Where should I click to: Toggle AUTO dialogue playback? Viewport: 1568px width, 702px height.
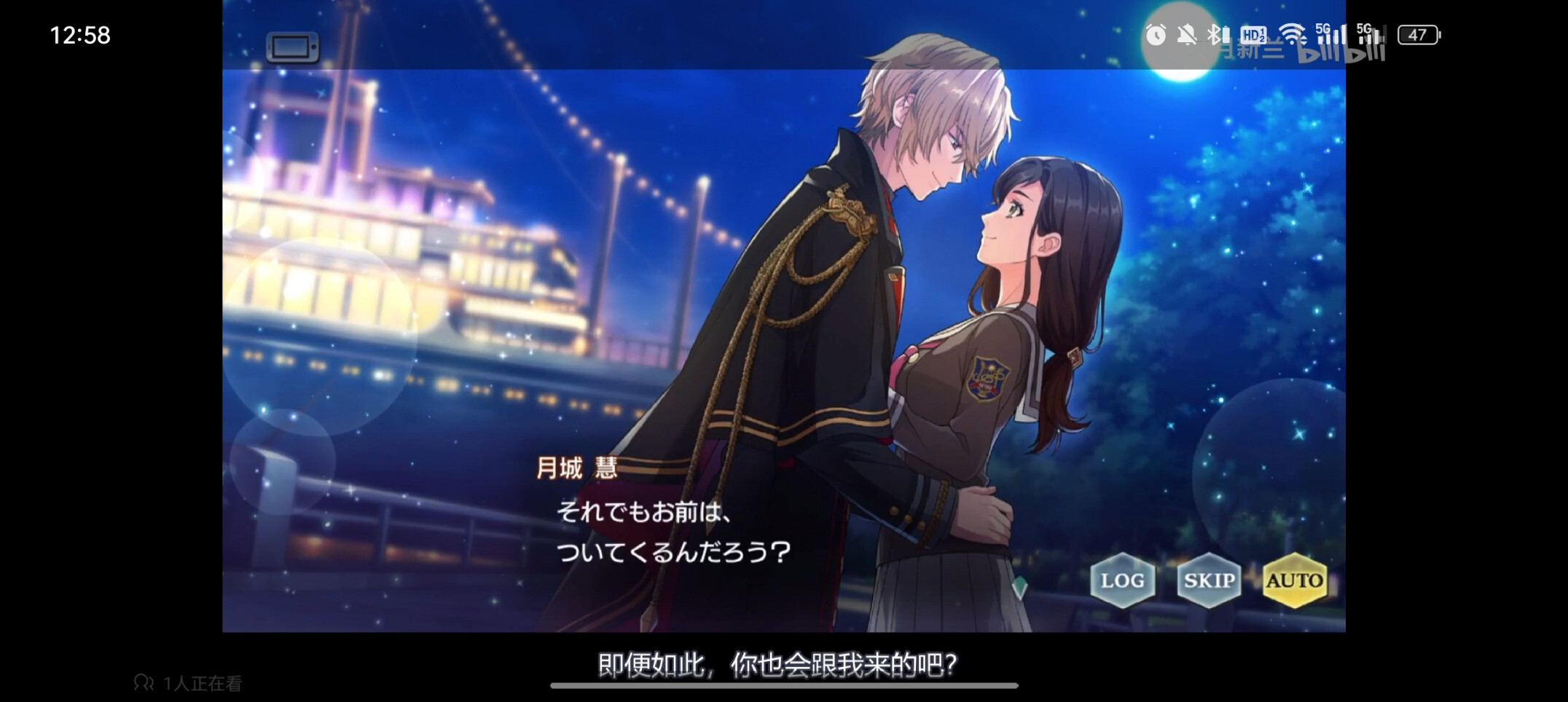[1294, 580]
